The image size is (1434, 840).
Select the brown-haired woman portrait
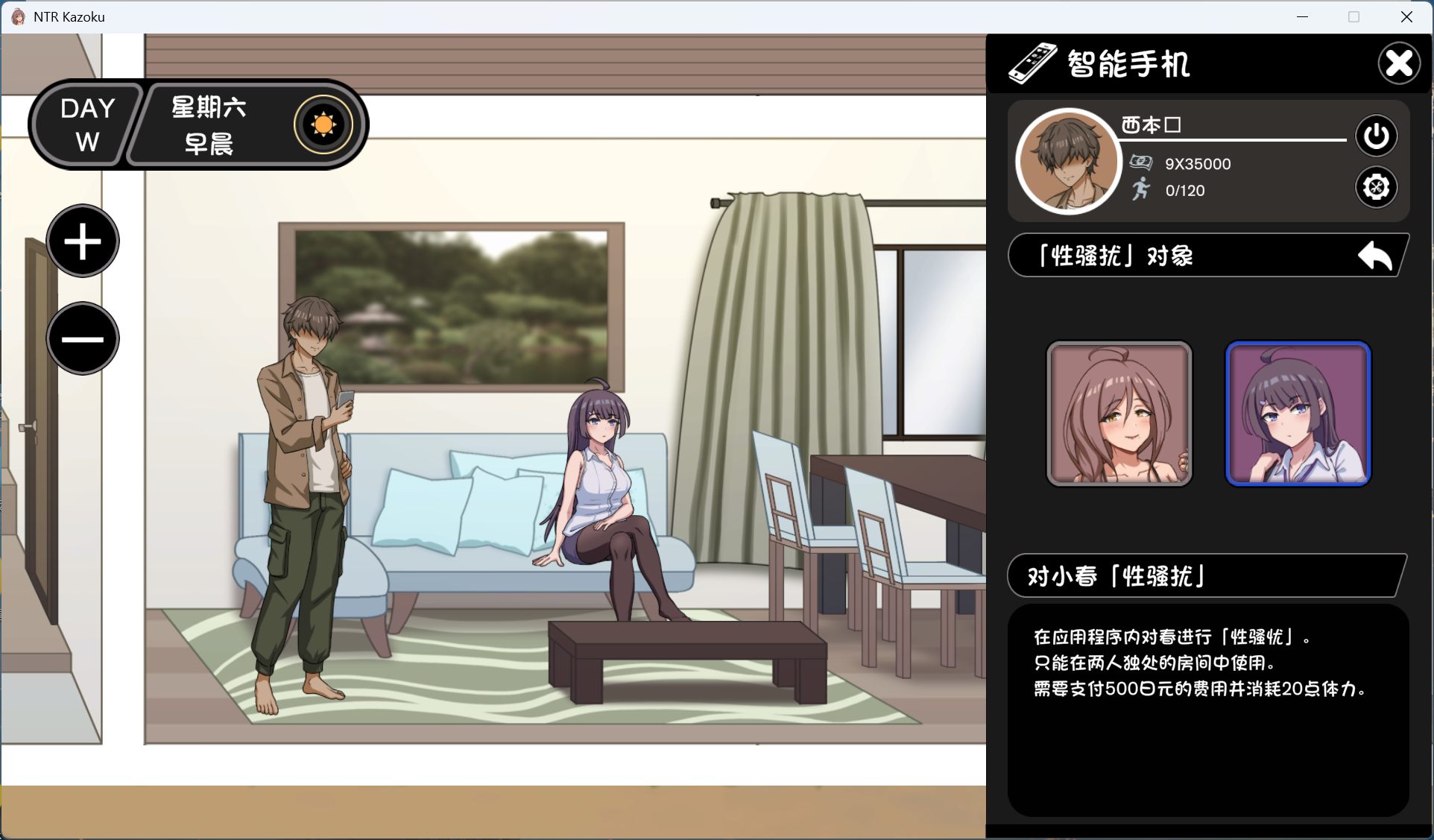(1119, 414)
